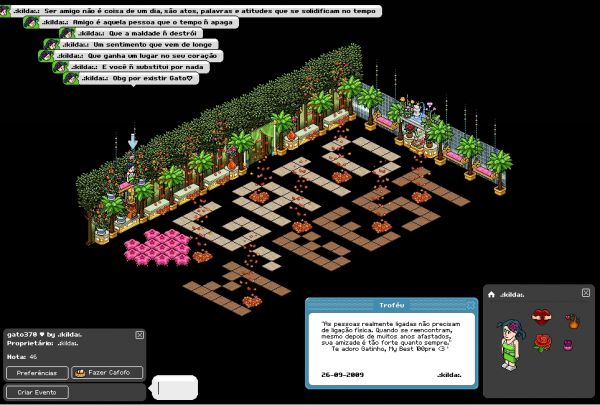Image resolution: width=600 pixels, height=405 pixels.
Task: Open the Preferências room settings
Action: 37,373
